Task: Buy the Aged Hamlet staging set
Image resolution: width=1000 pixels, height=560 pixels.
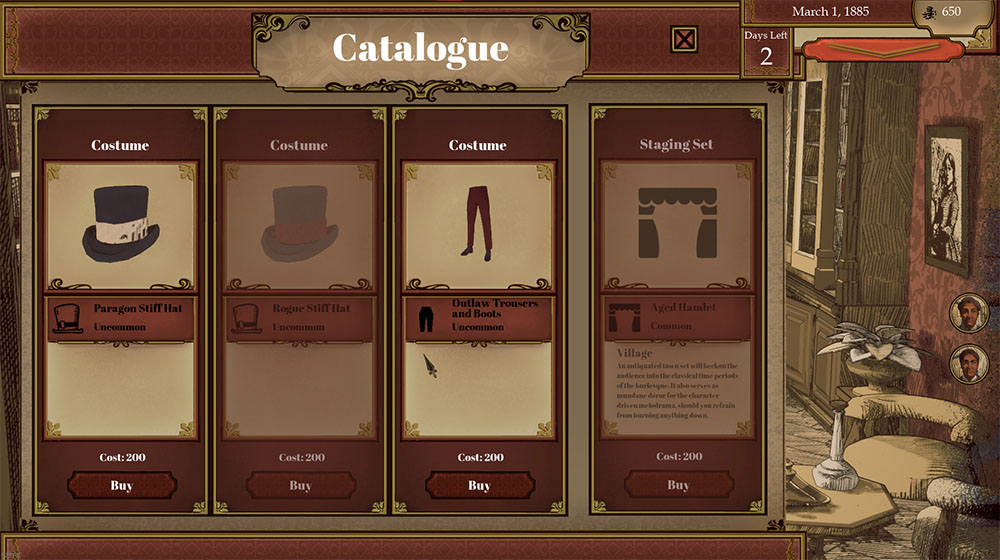Action: [x=678, y=486]
